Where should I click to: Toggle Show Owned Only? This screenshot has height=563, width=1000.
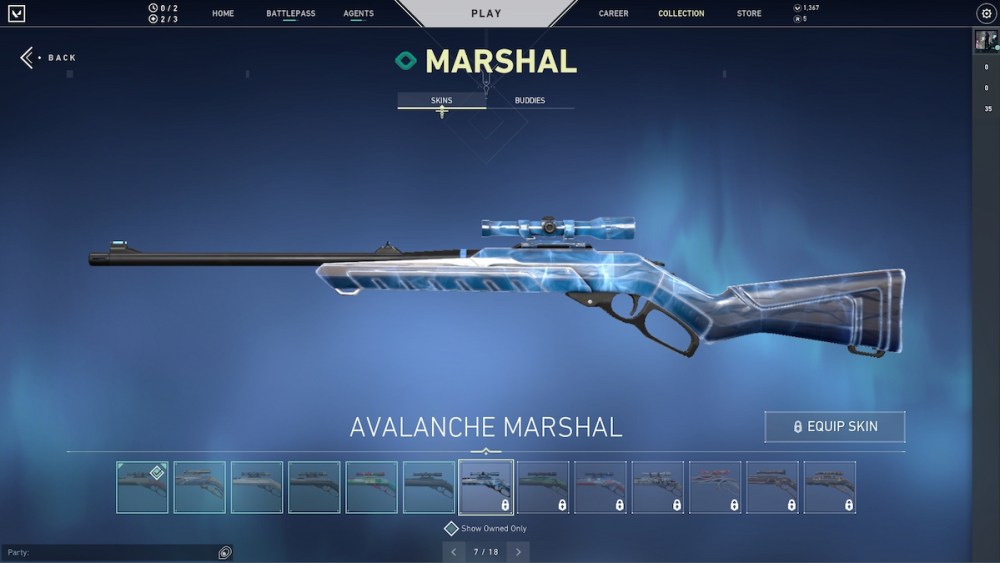[x=452, y=528]
